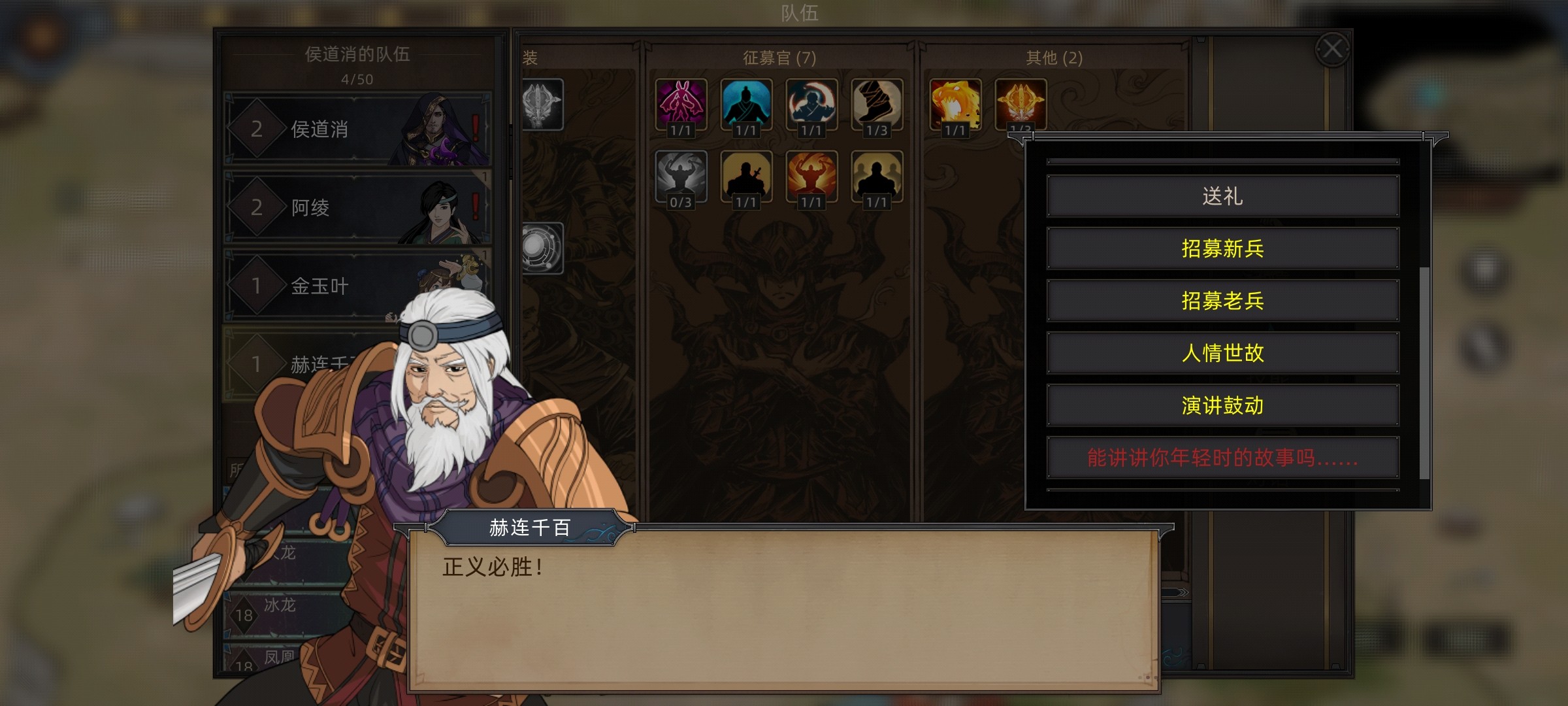The image size is (1568, 706).
Task: Select the 招募新兵 option
Action: click(x=1222, y=248)
